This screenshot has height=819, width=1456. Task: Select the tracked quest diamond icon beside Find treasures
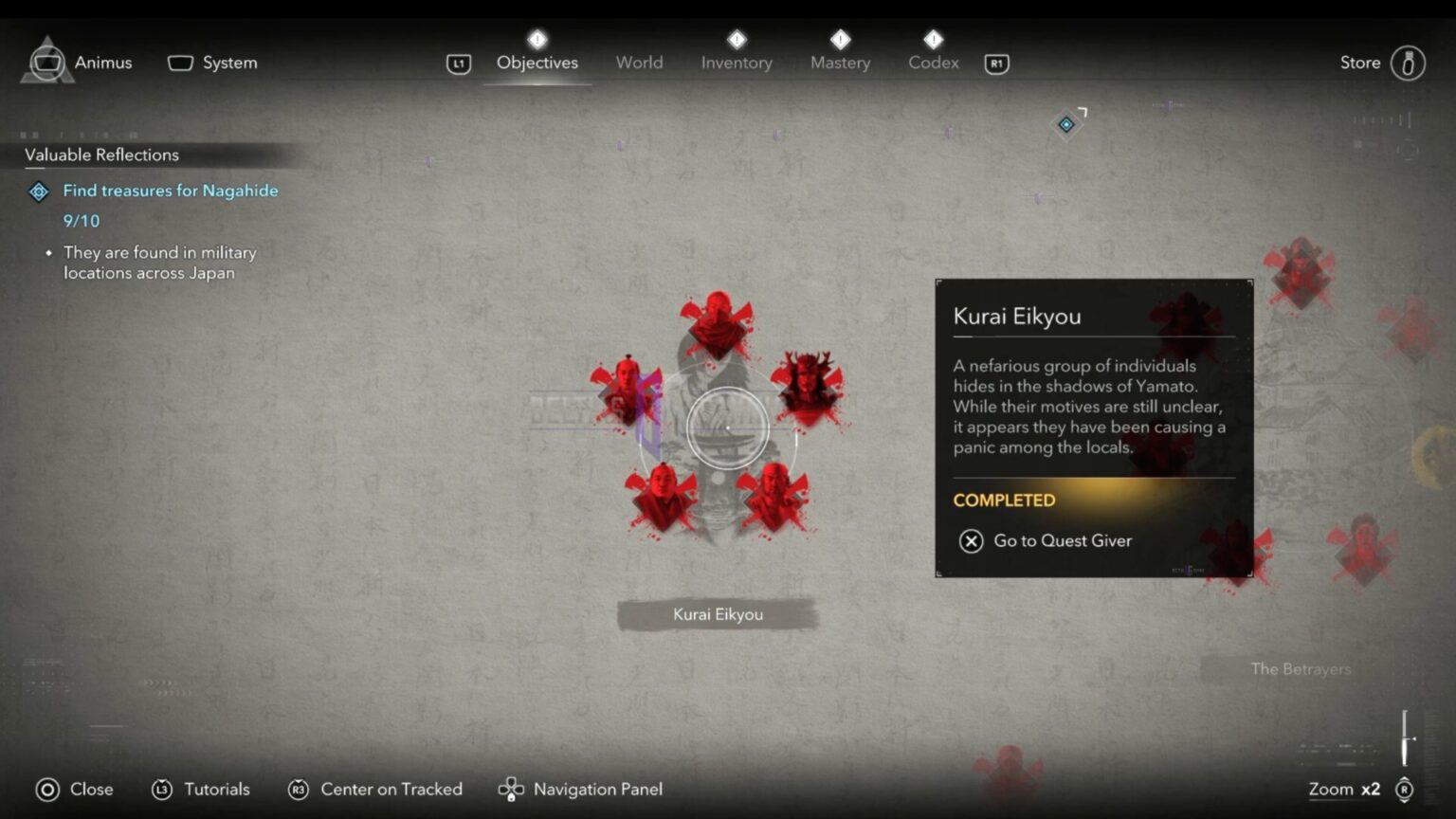click(38, 191)
